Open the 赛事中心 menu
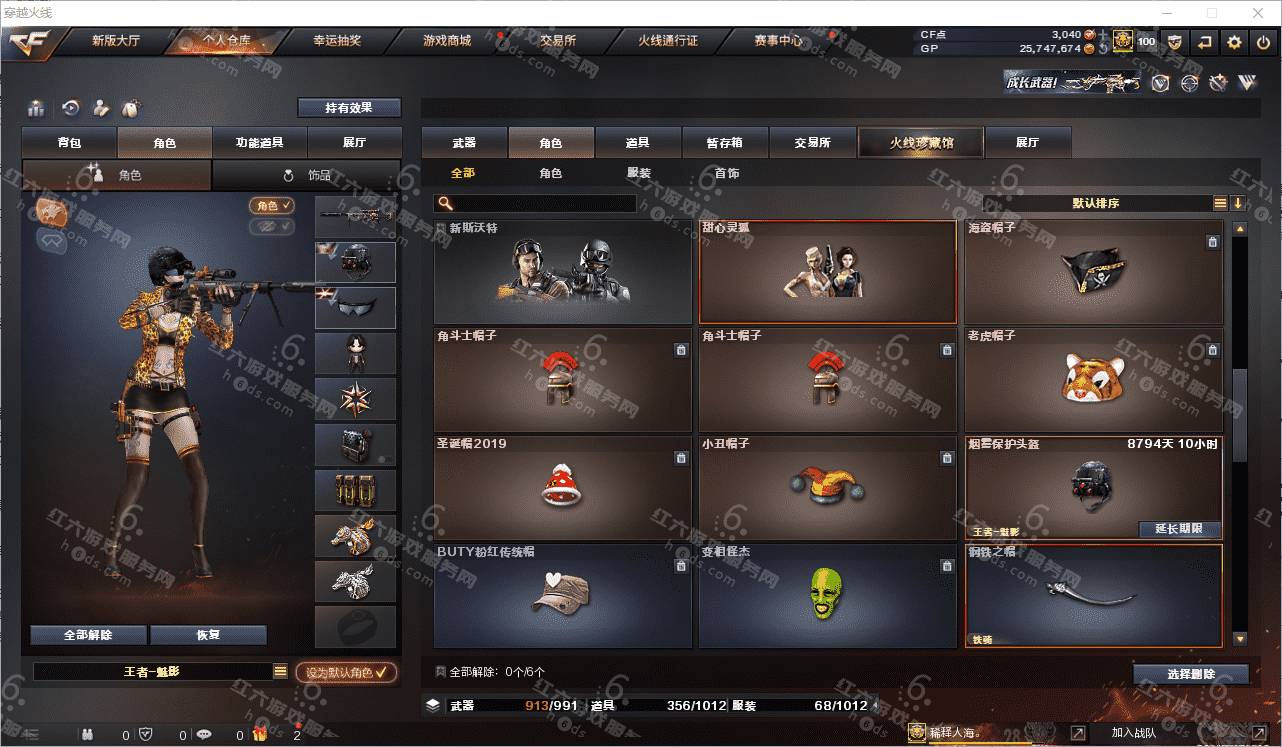The image size is (1282, 747). (x=778, y=41)
